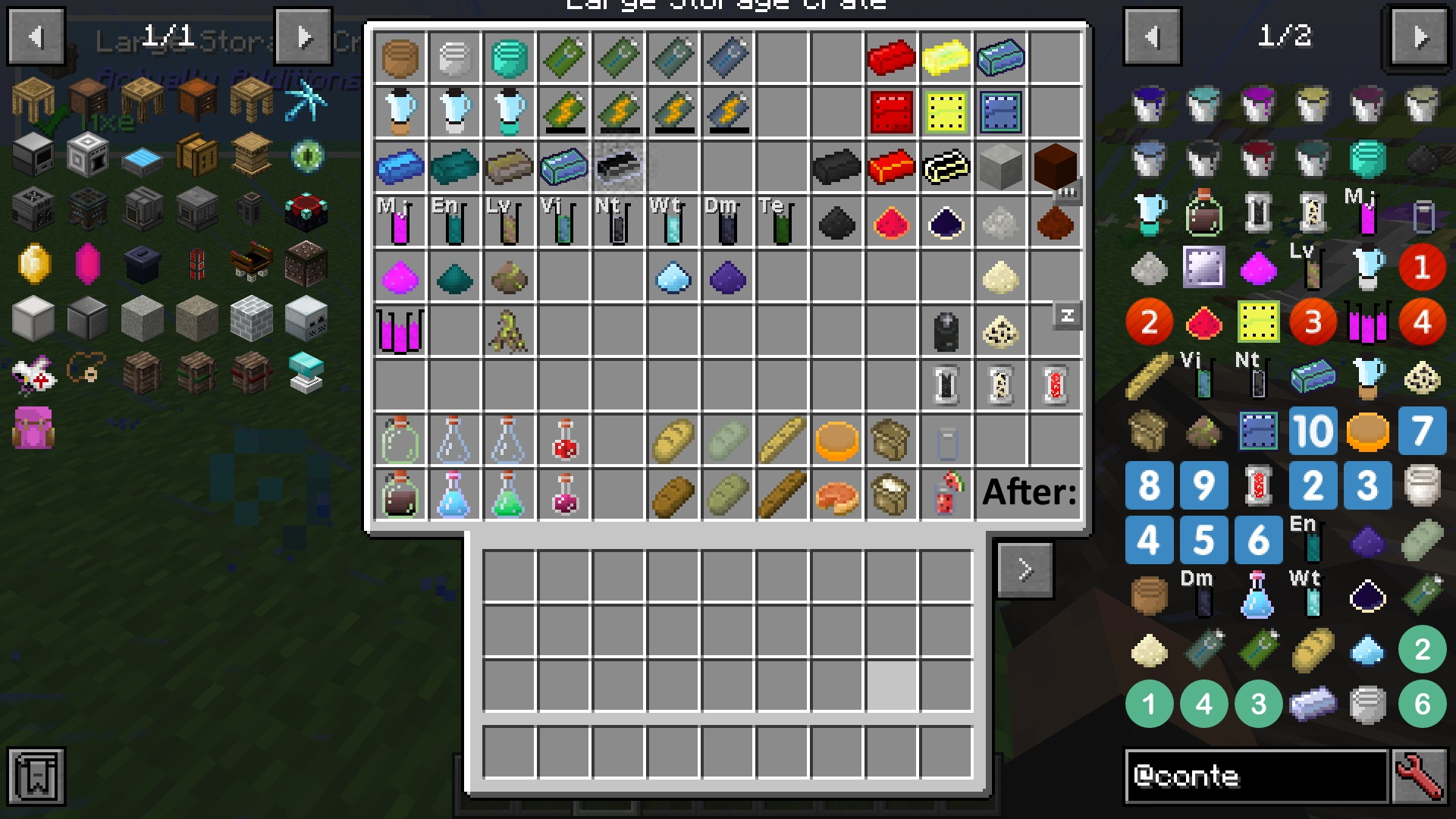Screen dimensions: 1456x819
Task: Click the watermelon drink in the bottom food row
Action: 946,494
